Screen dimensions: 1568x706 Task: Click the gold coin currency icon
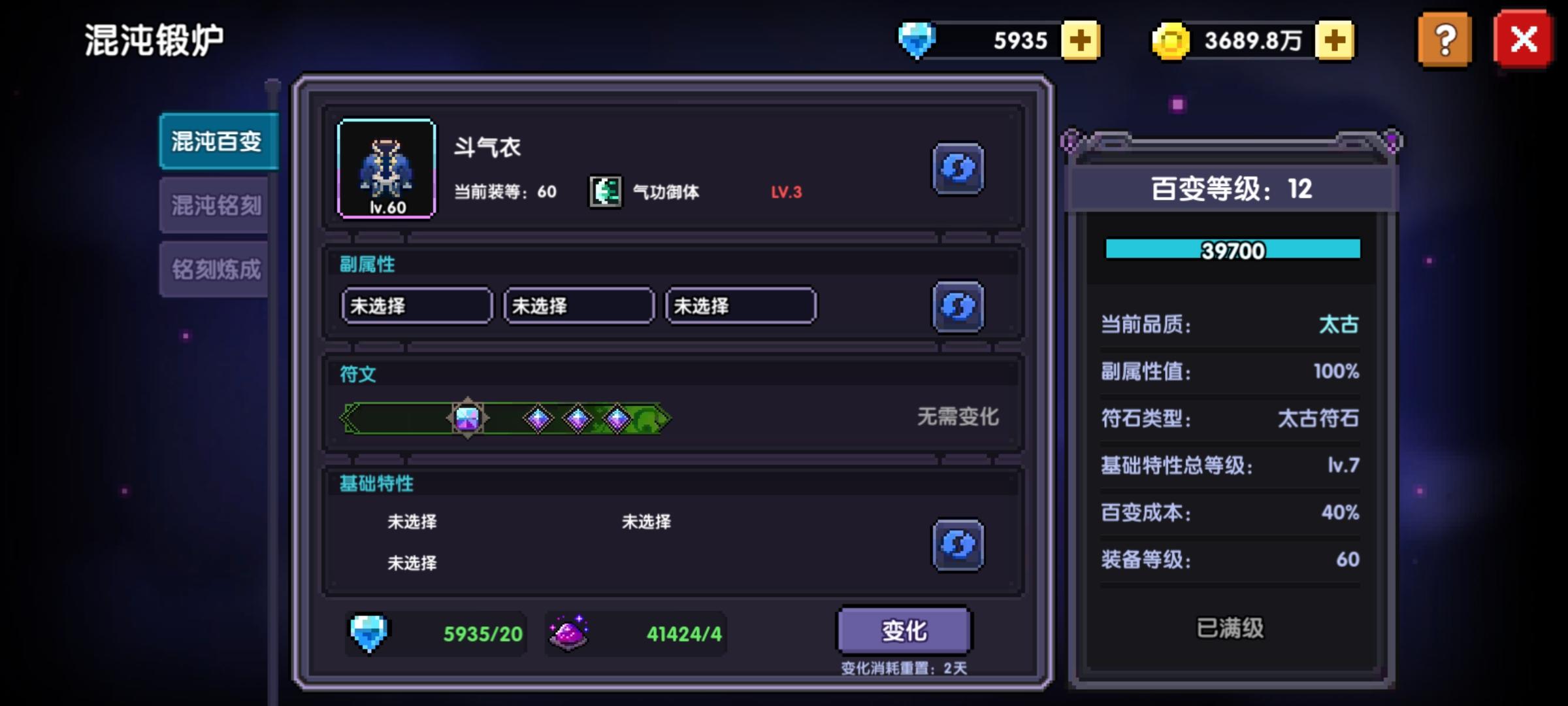[x=1171, y=40]
